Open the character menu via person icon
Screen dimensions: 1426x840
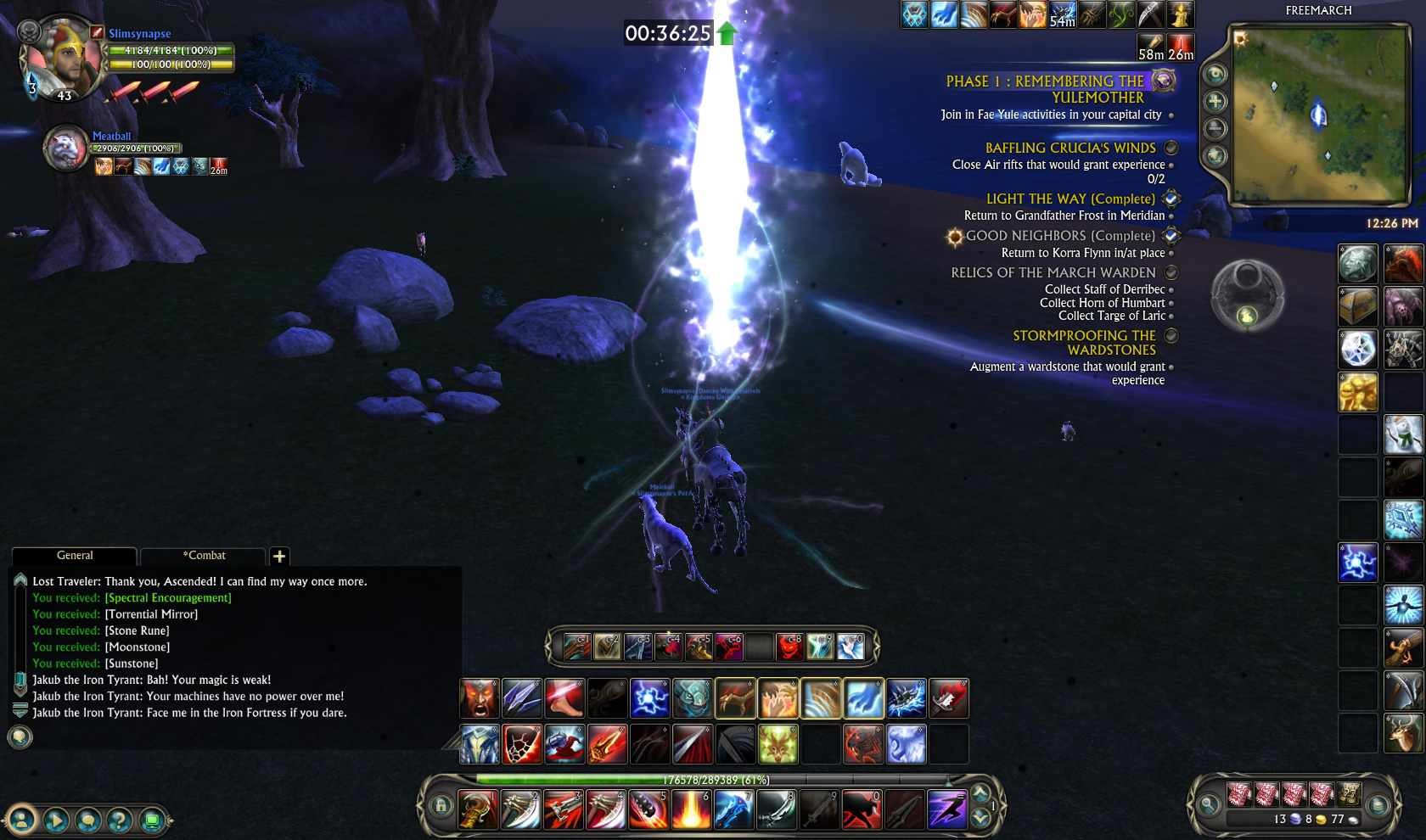coord(24,821)
